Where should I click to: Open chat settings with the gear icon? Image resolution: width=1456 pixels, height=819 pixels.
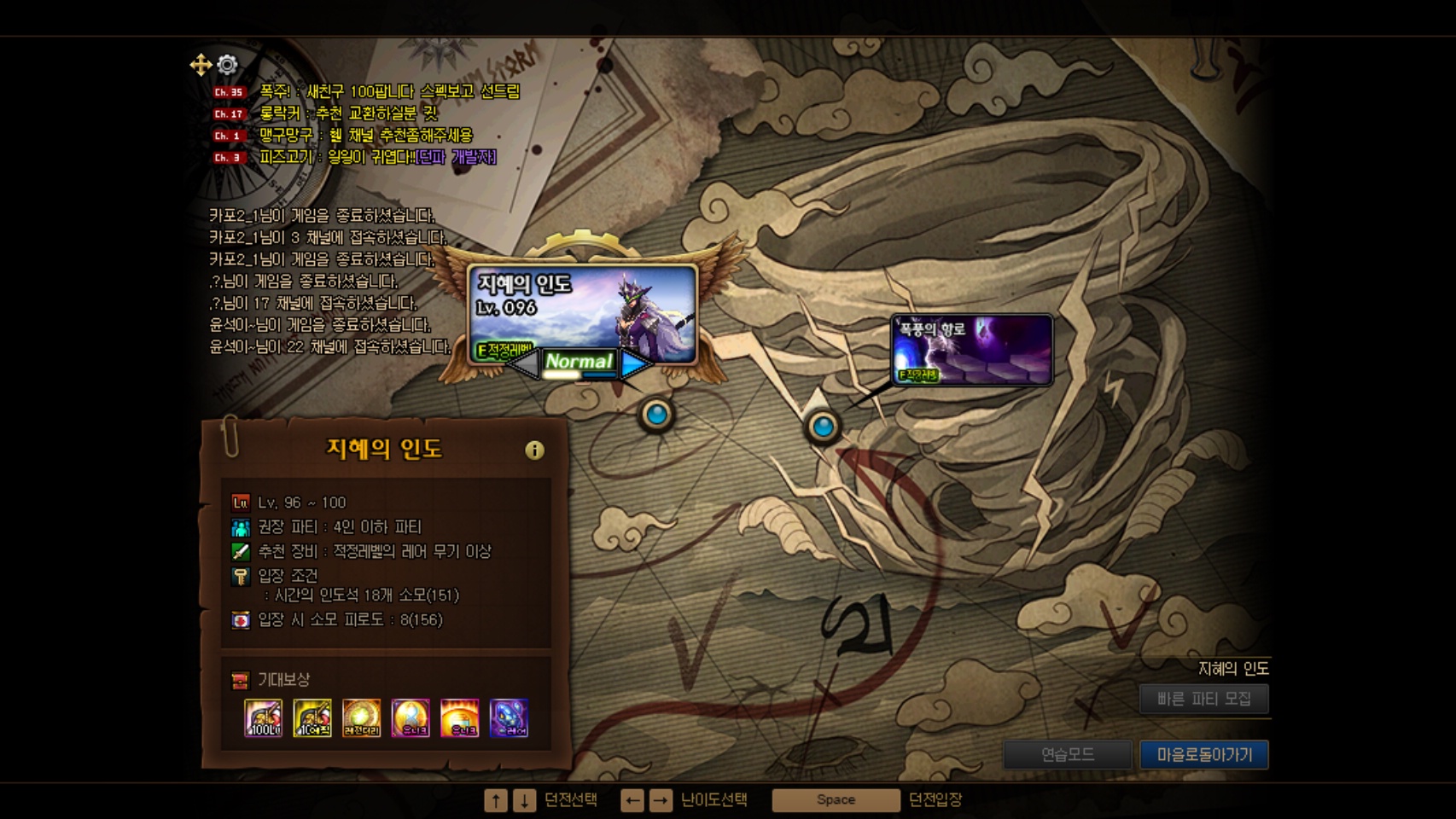[227, 65]
